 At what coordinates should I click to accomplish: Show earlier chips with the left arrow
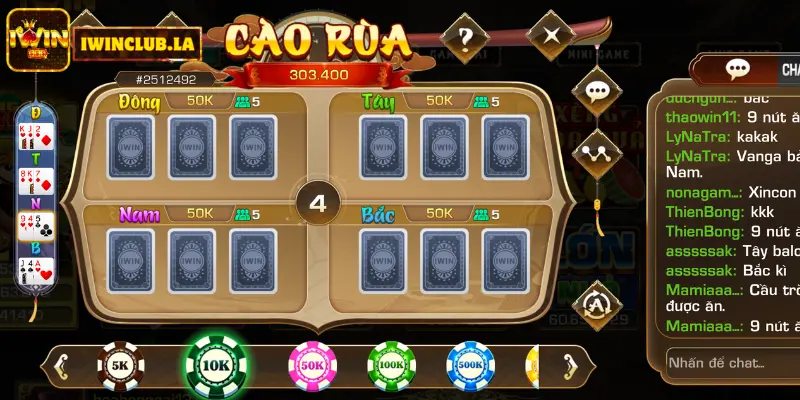click(62, 367)
